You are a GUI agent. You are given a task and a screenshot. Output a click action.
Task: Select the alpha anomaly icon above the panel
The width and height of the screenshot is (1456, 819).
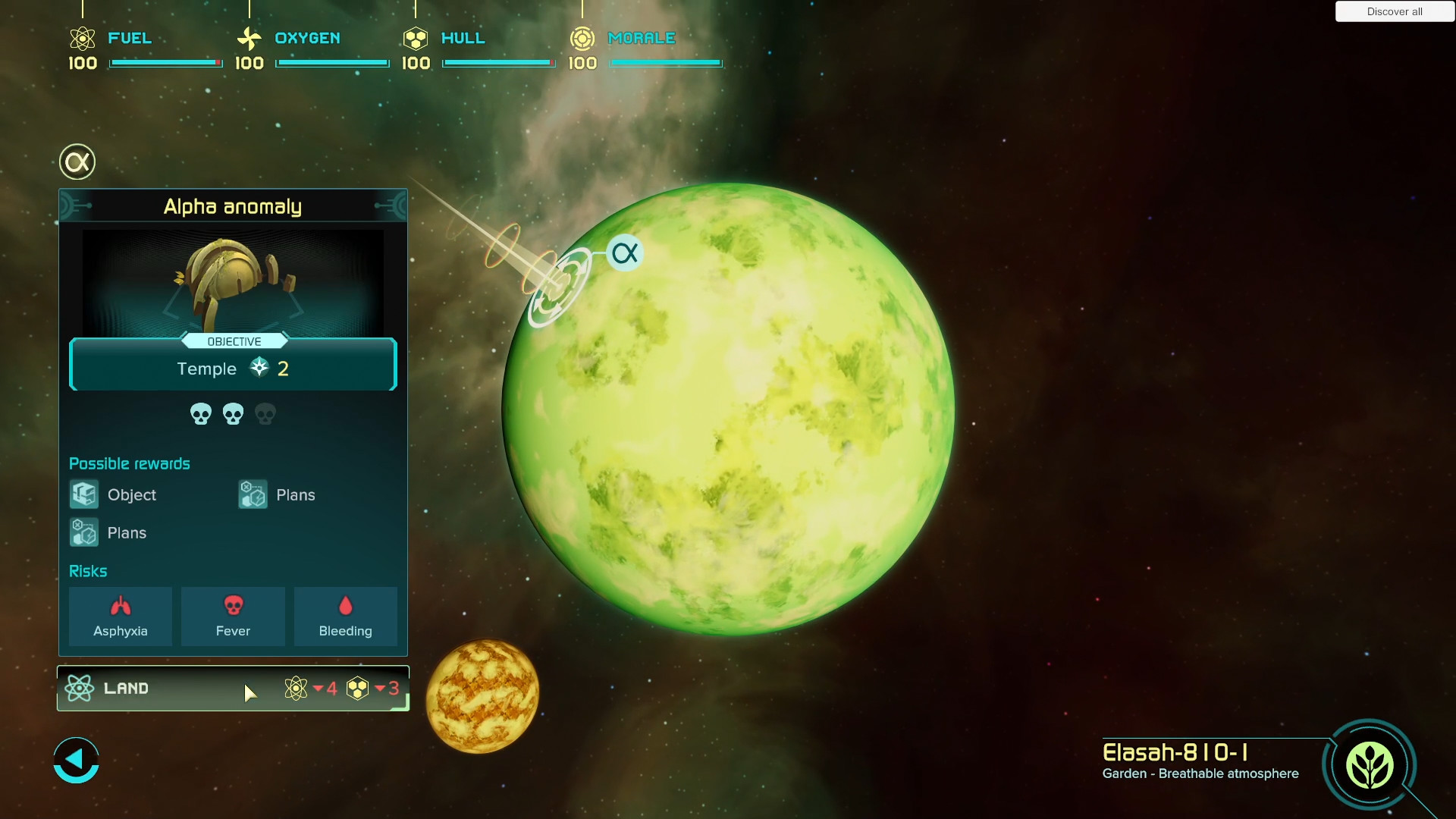(77, 162)
